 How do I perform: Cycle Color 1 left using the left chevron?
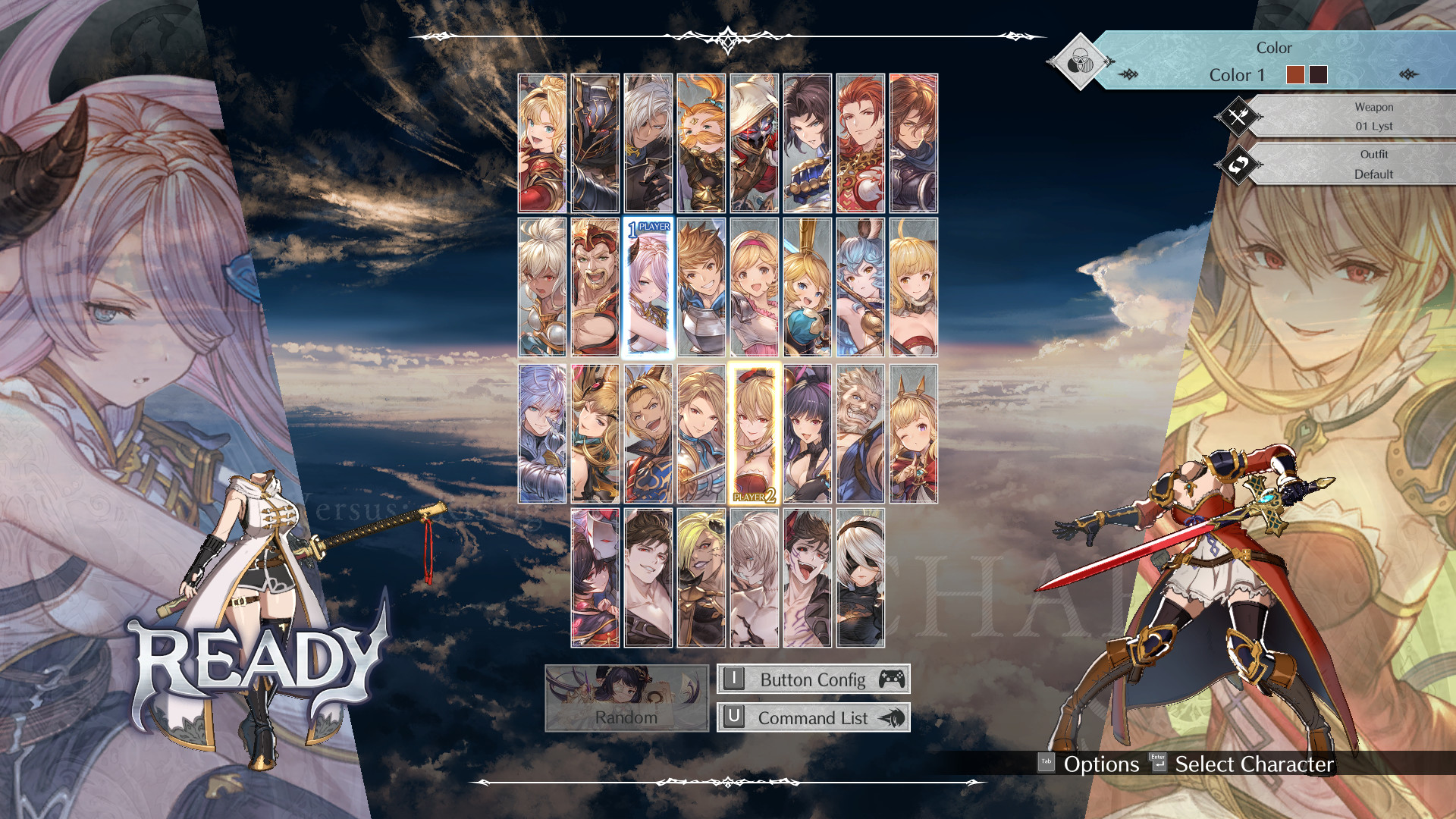click(1130, 75)
